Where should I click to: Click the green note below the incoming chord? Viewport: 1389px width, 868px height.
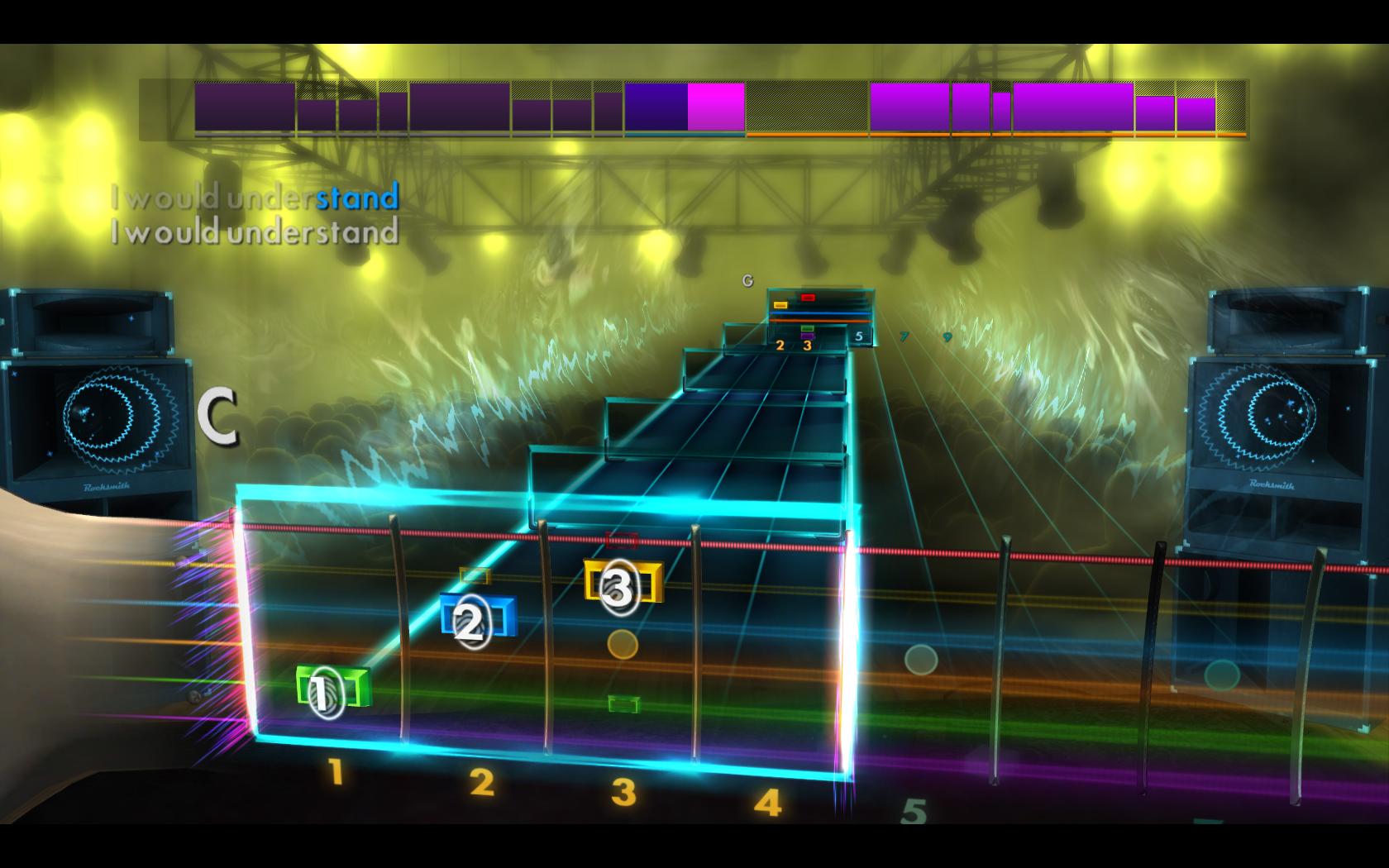point(623,703)
